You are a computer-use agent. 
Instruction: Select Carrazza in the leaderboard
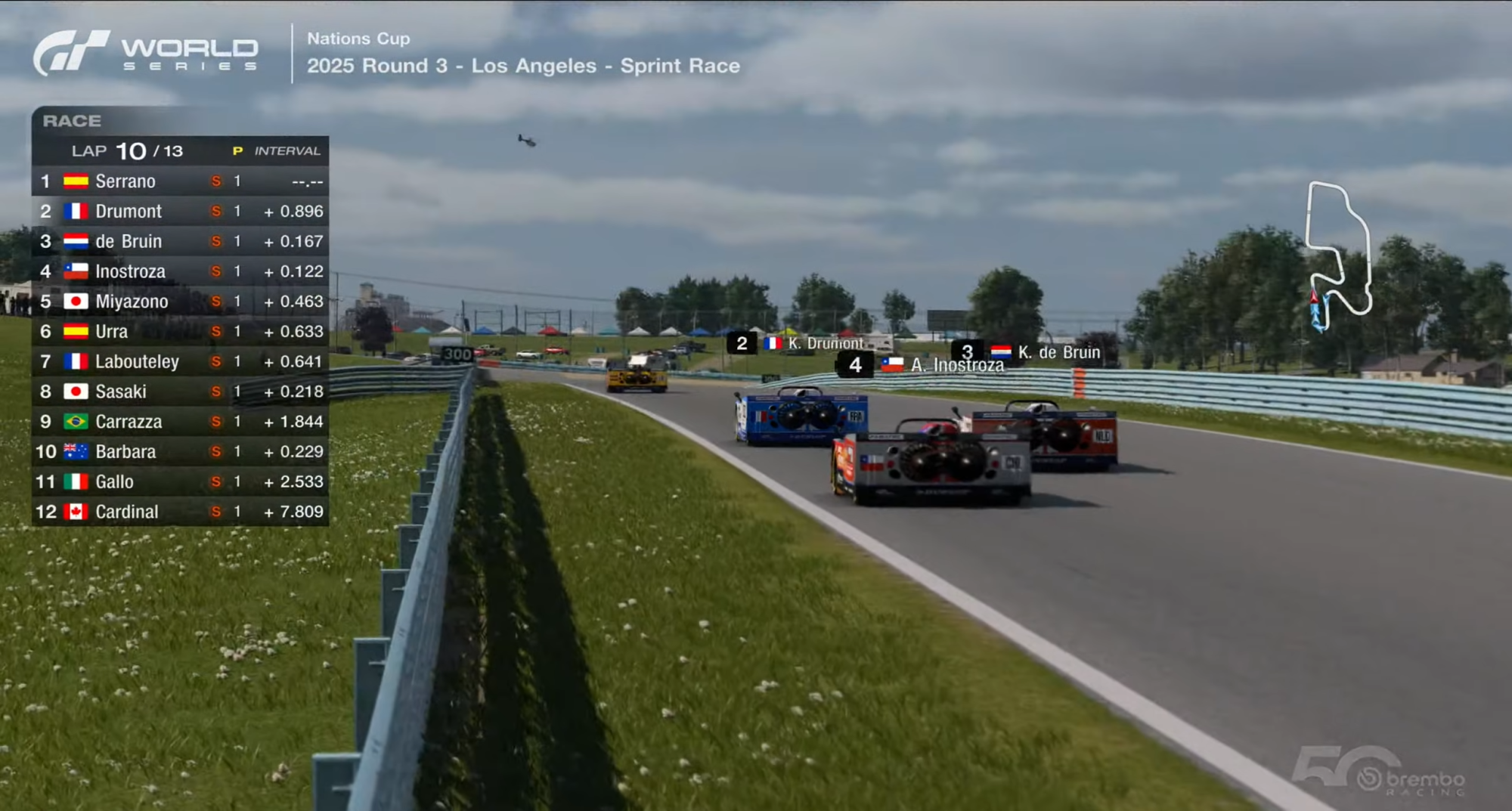(x=180, y=422)
